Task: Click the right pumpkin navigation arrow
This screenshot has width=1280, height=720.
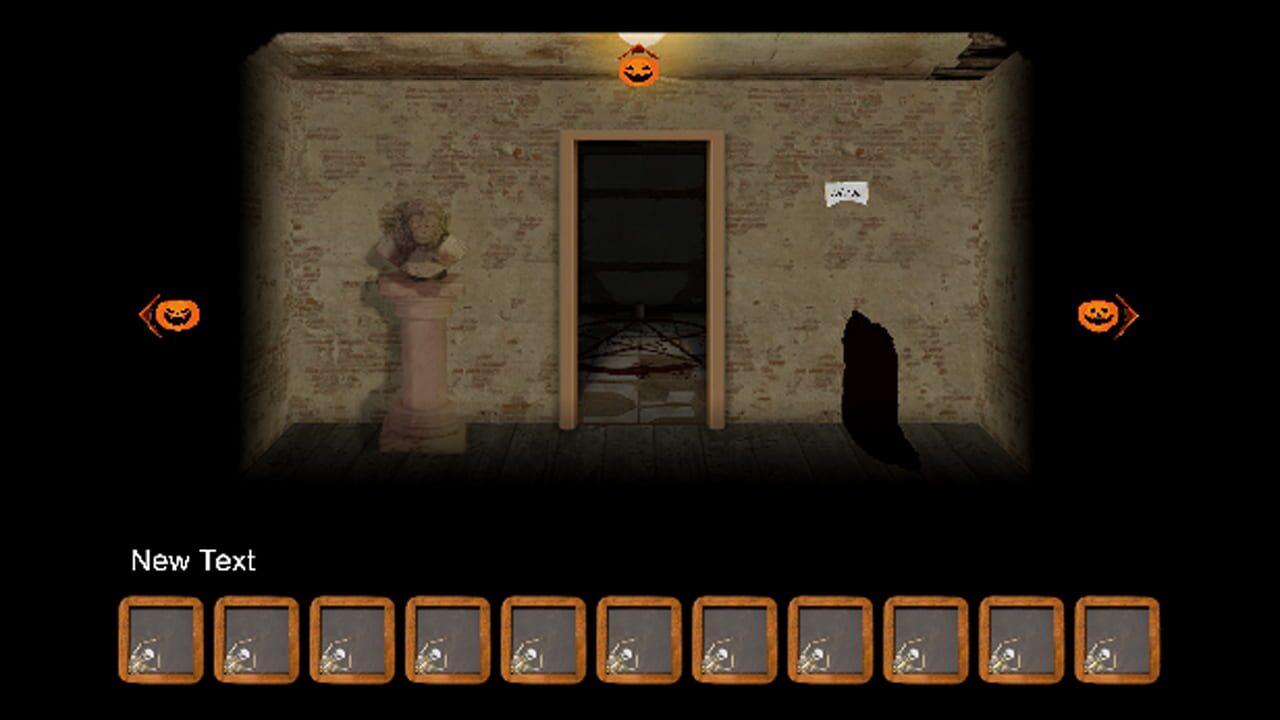Action: point(1098,315)
